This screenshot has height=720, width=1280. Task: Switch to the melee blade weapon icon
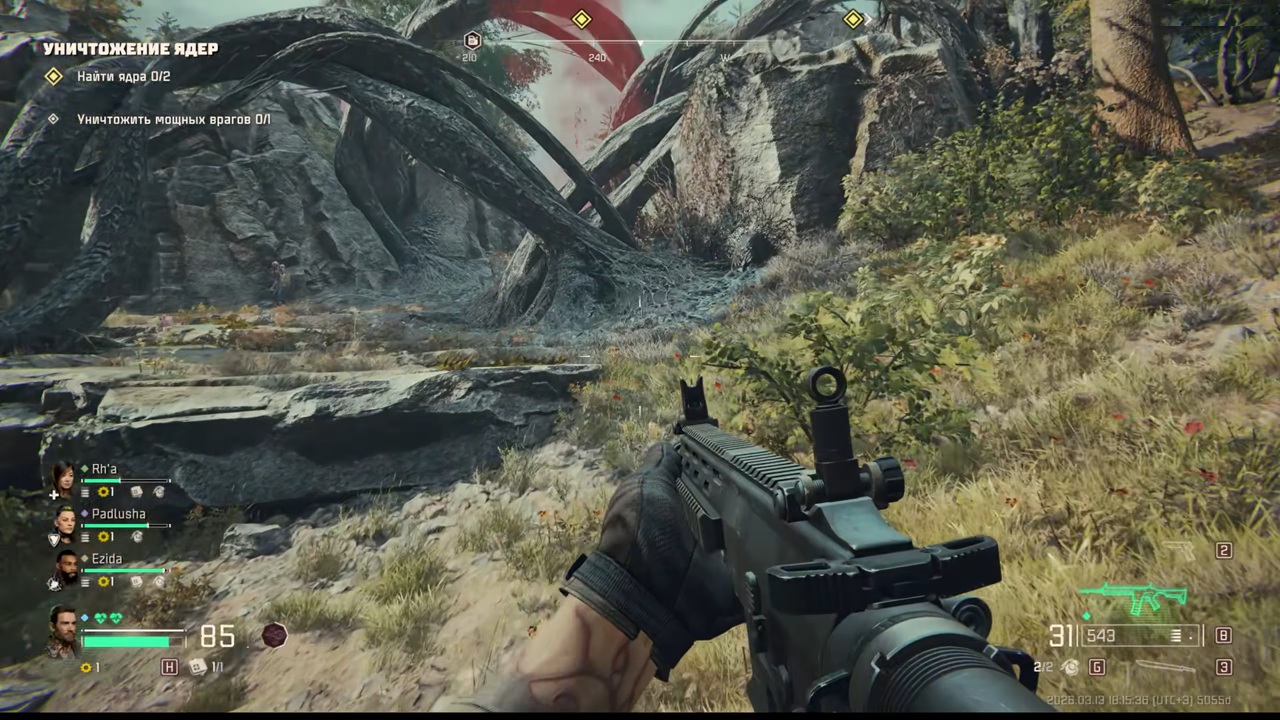1165,666
